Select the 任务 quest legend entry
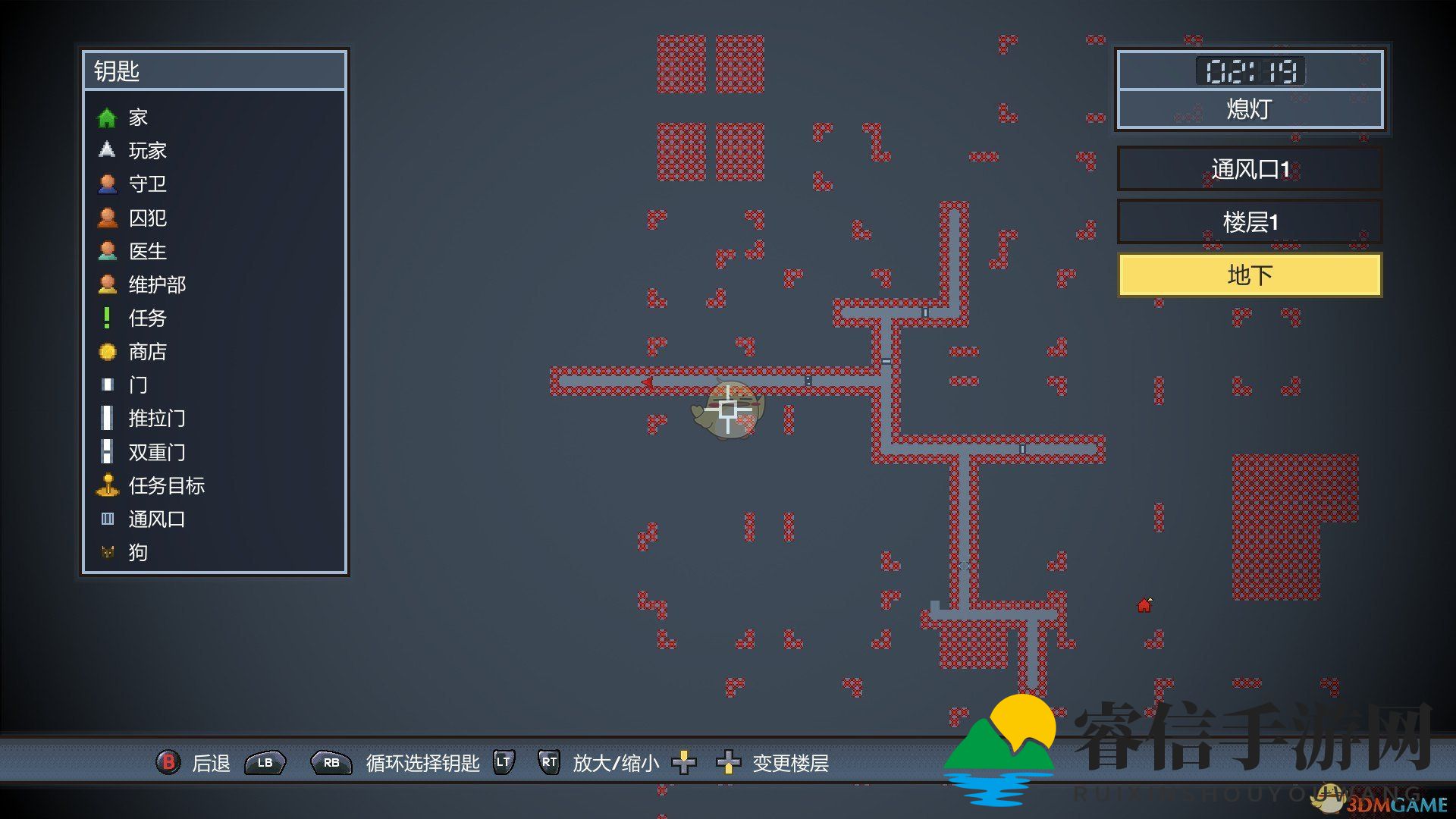This screenshot has width=1456, height=819. coord(146,318)
